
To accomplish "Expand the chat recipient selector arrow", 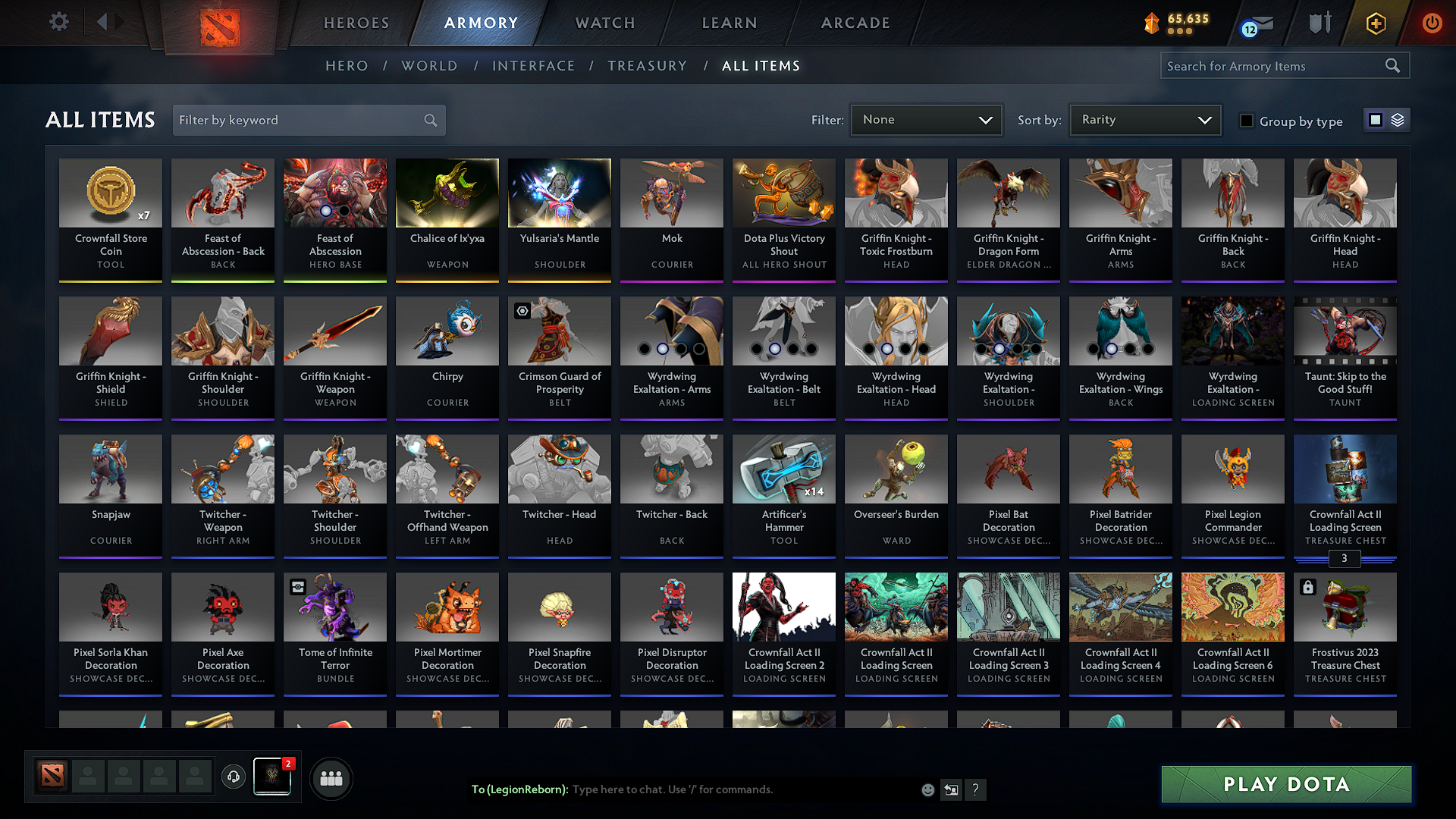I will [951, 789].
